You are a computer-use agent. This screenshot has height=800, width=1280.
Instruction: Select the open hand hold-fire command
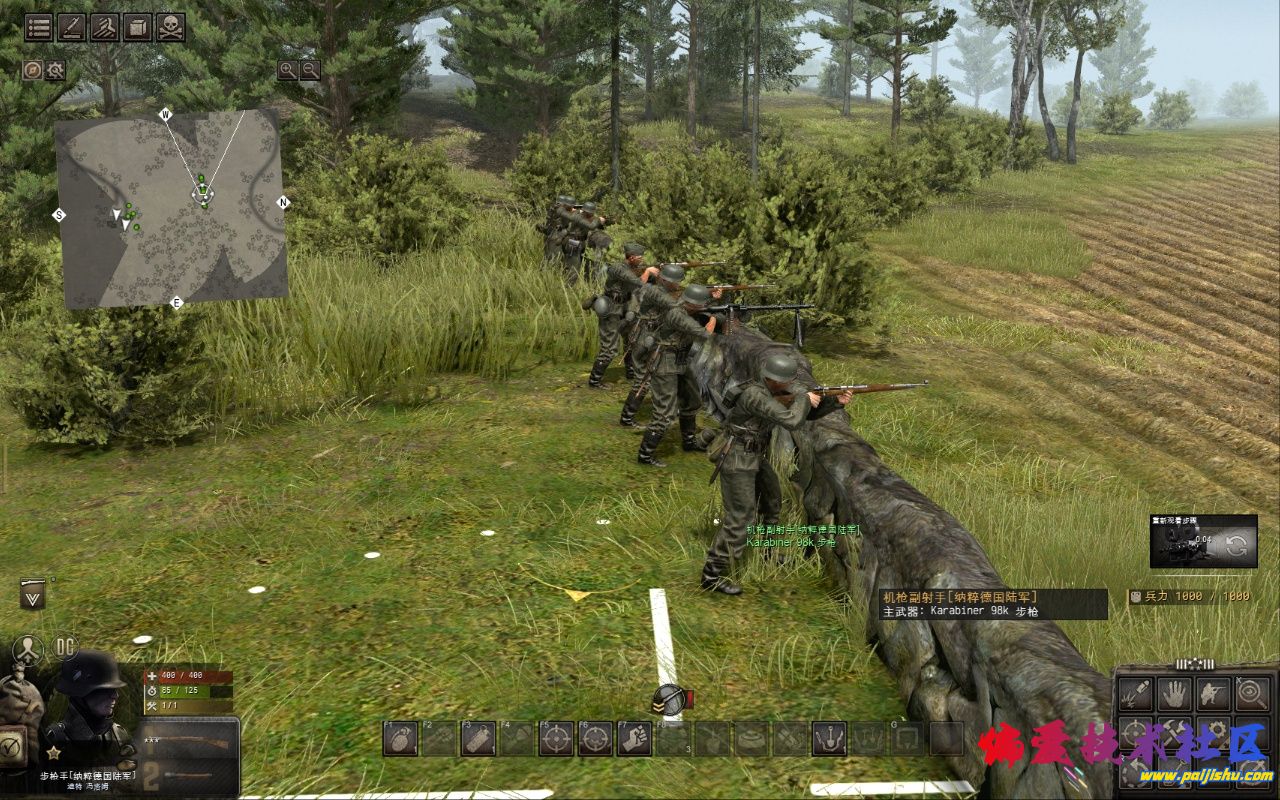point(1173,693)
